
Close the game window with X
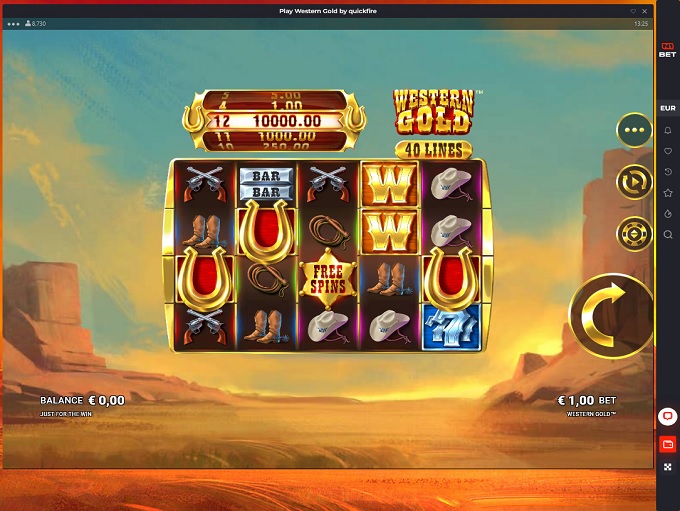click(645, 11)
